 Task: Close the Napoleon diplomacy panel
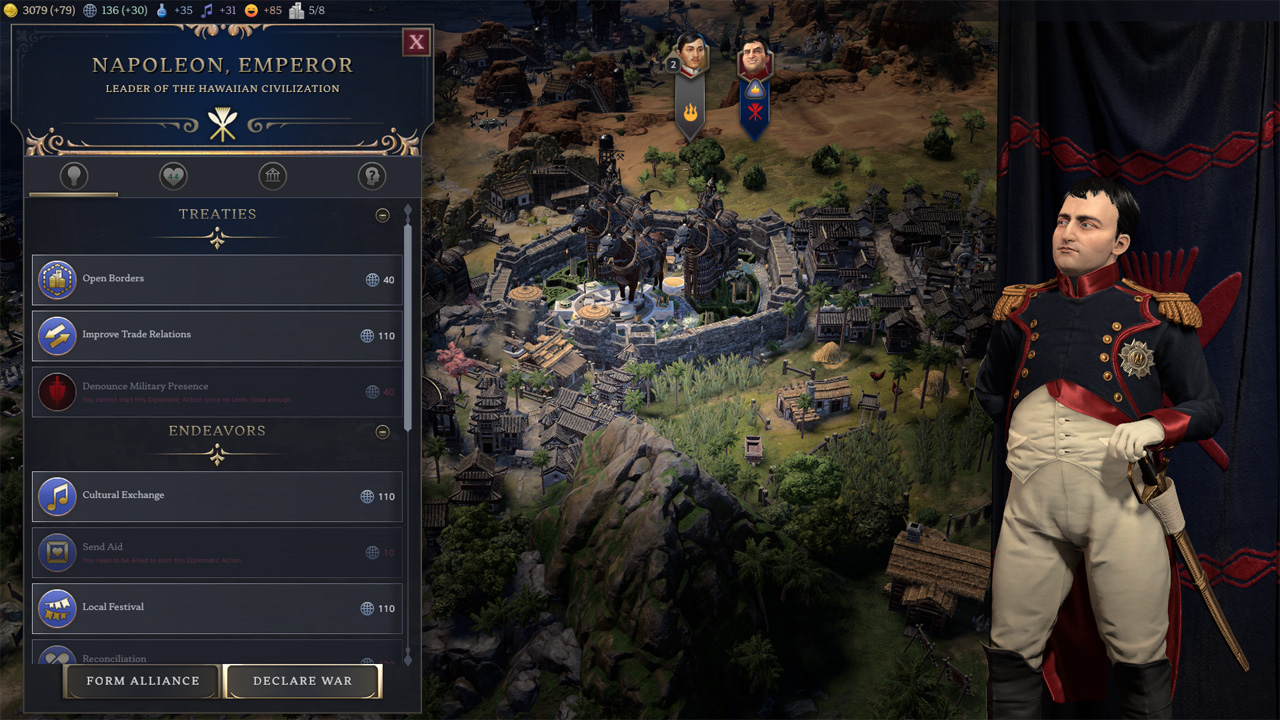[x=417, y=42]
